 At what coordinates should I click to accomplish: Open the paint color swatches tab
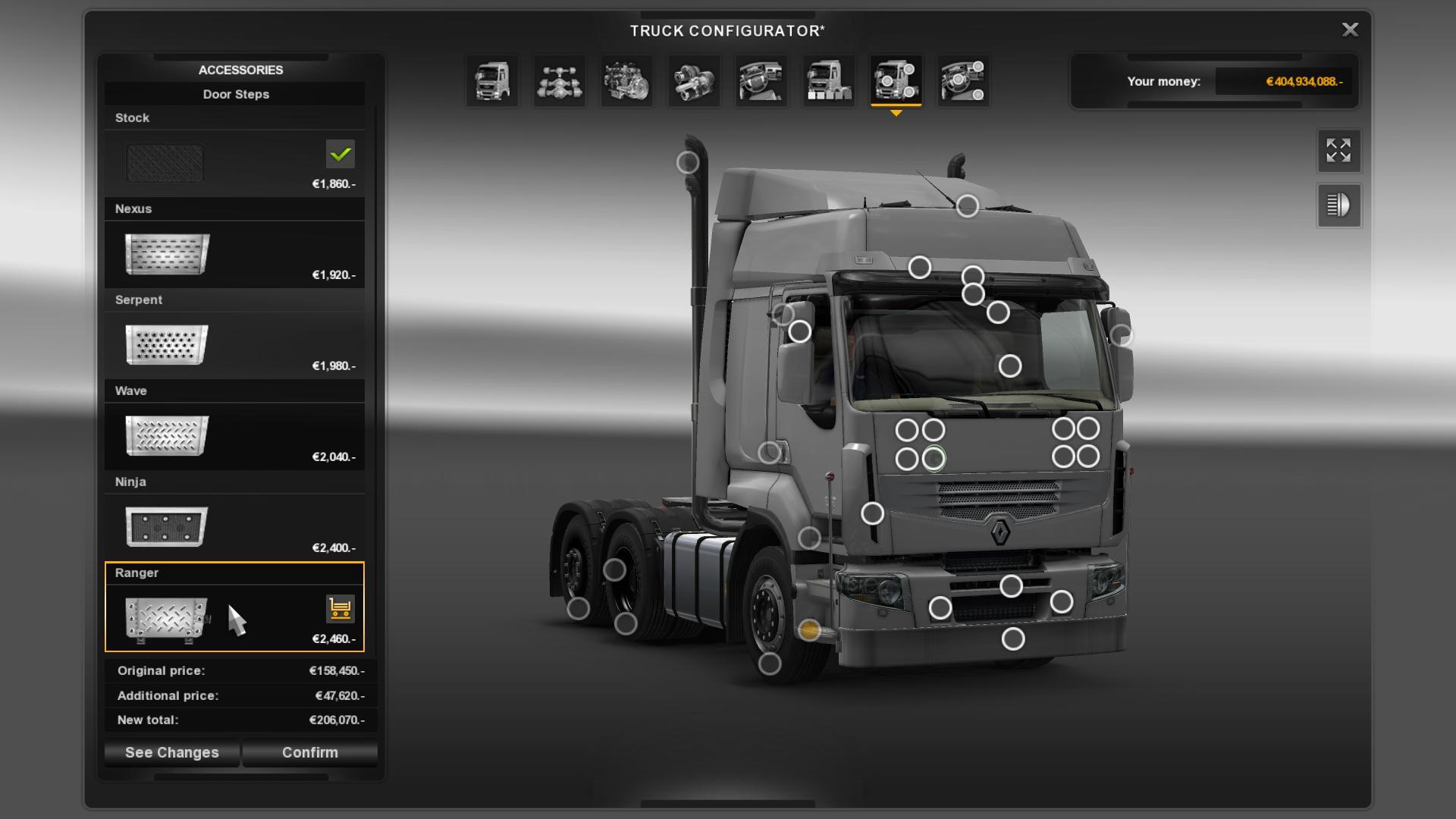coord(828,81)
